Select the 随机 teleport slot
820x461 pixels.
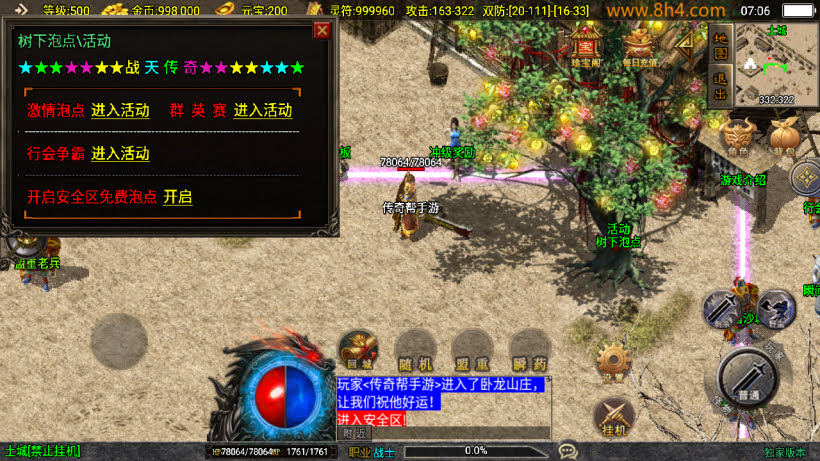click(x=413, y=350)
